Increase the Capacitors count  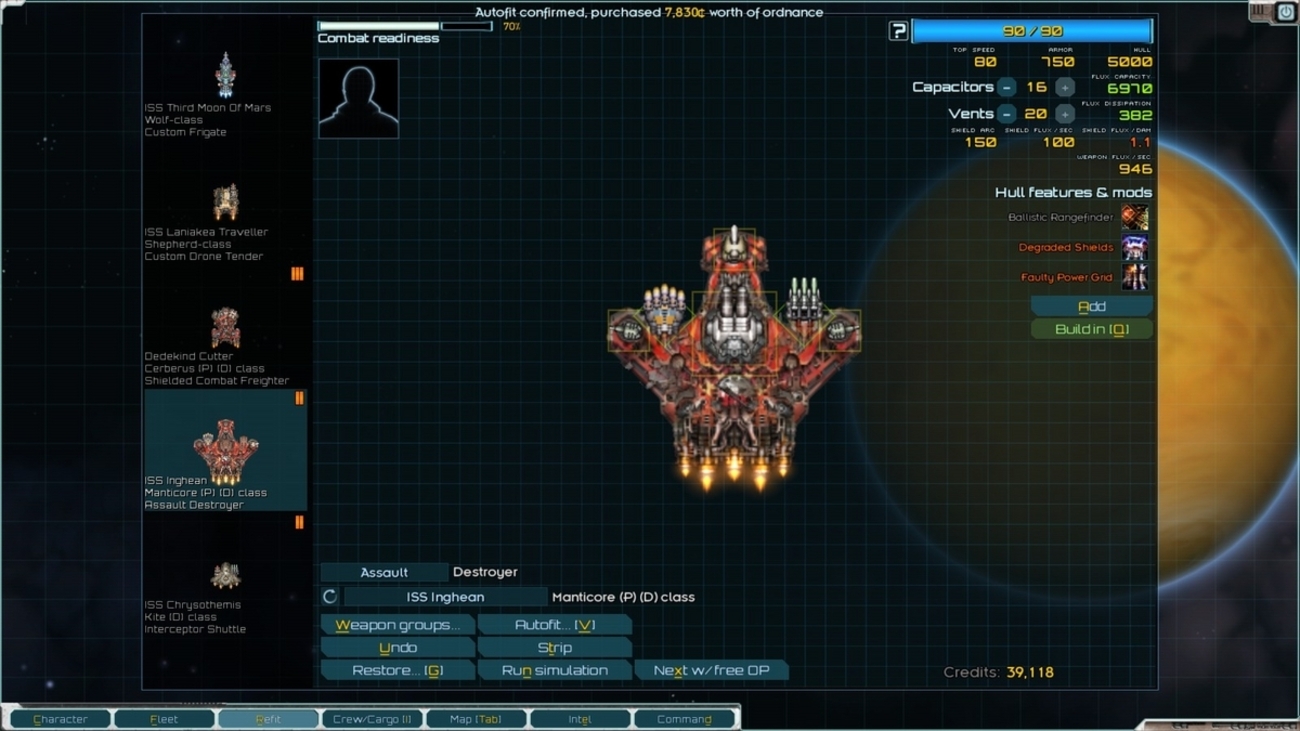click(x=1064, y=88)
